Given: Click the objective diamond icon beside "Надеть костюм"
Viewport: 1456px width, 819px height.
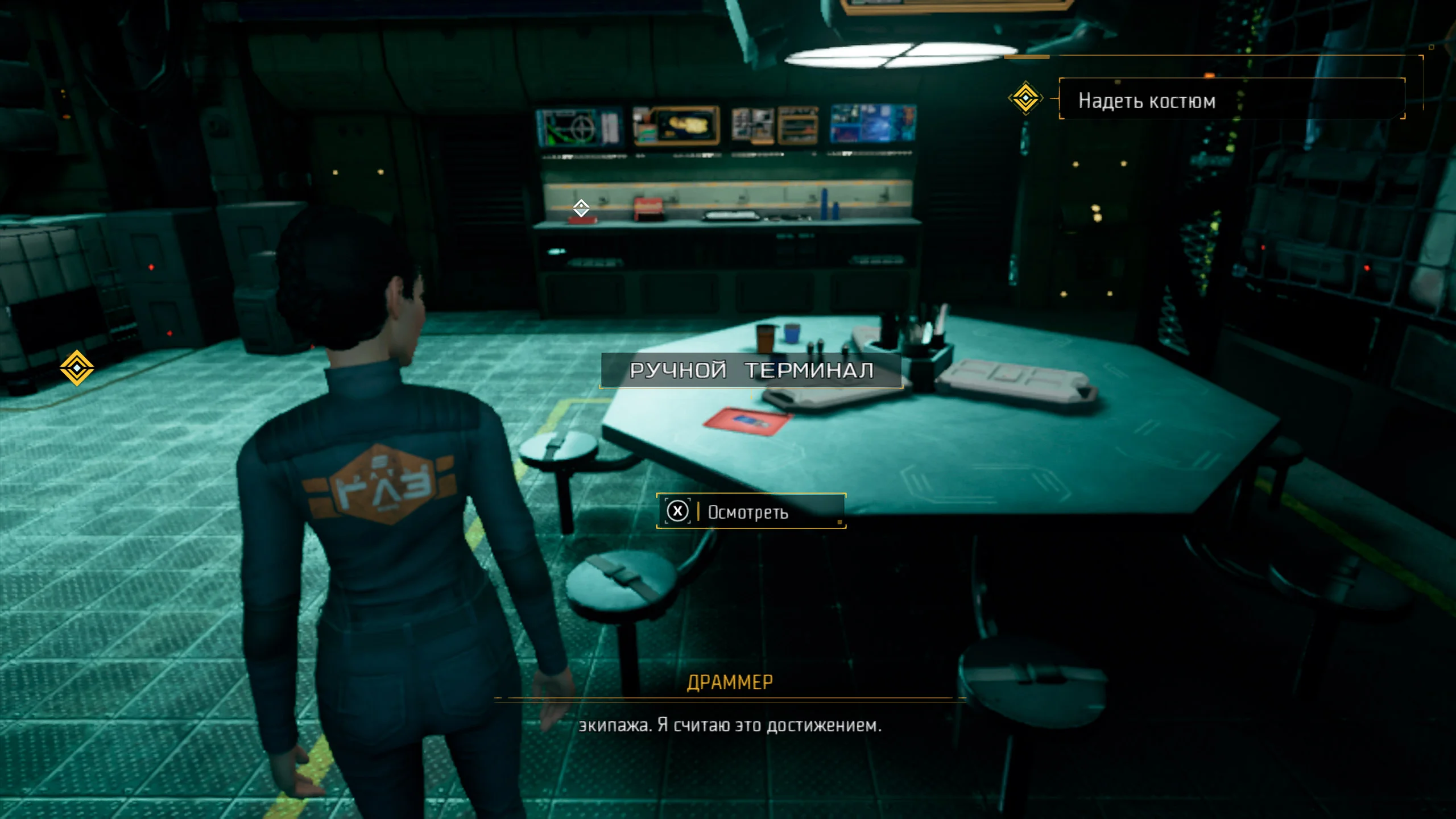Looking at the screenshot, I should click(1025, 98).
